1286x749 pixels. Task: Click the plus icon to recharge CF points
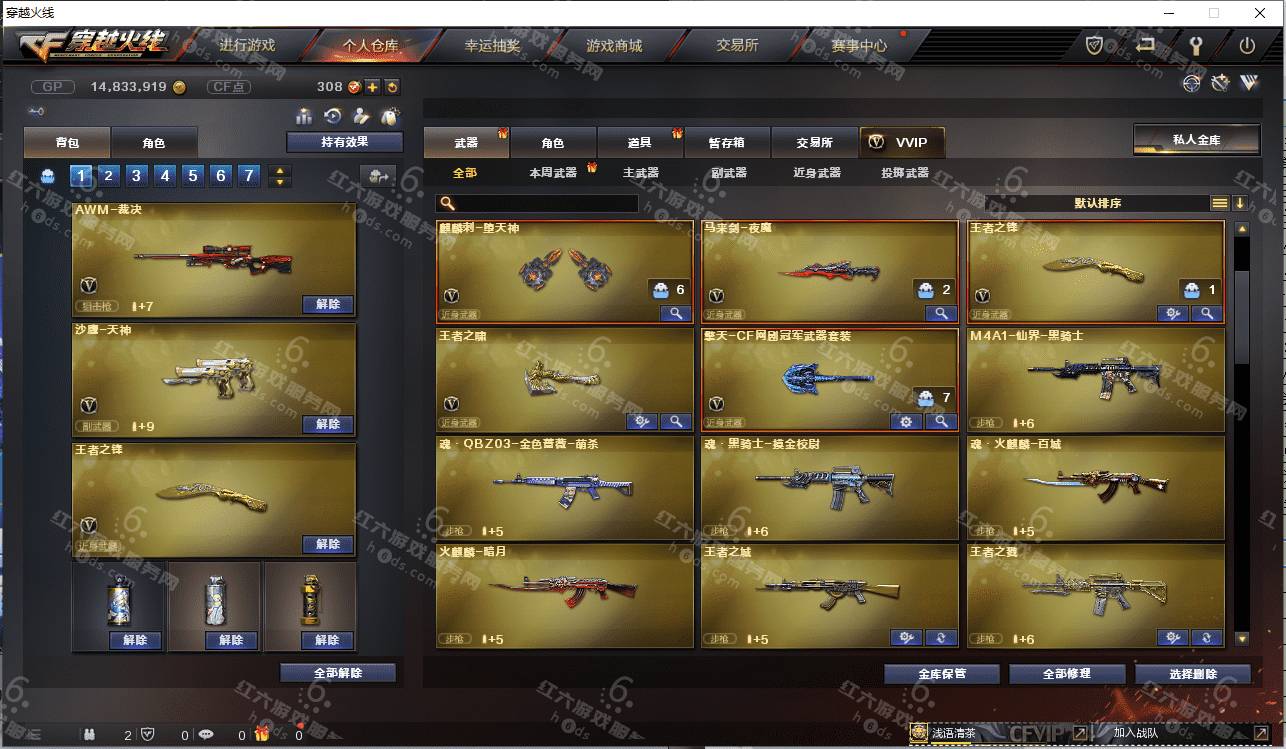(x=371, y=87)
